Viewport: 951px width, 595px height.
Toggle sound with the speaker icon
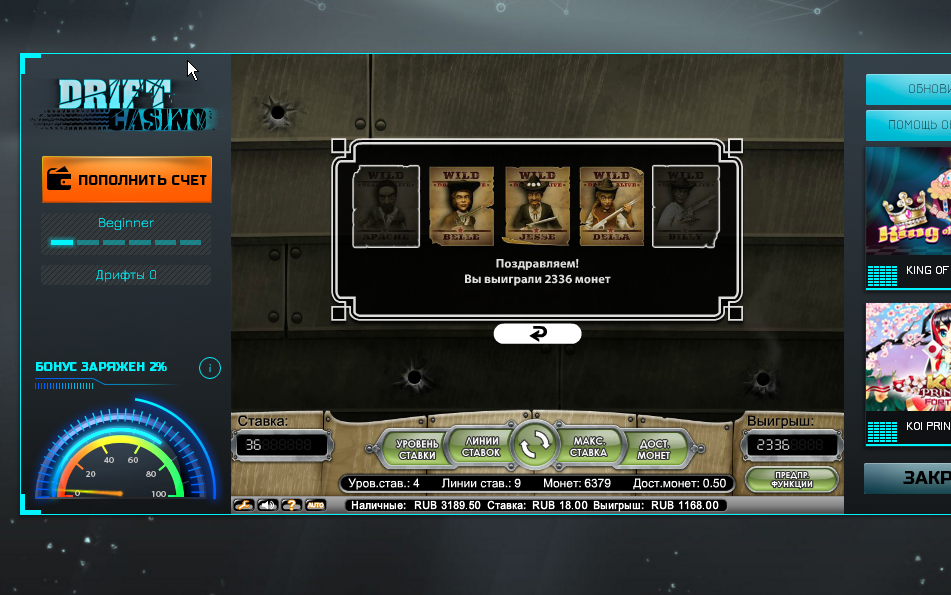(267, 505)
